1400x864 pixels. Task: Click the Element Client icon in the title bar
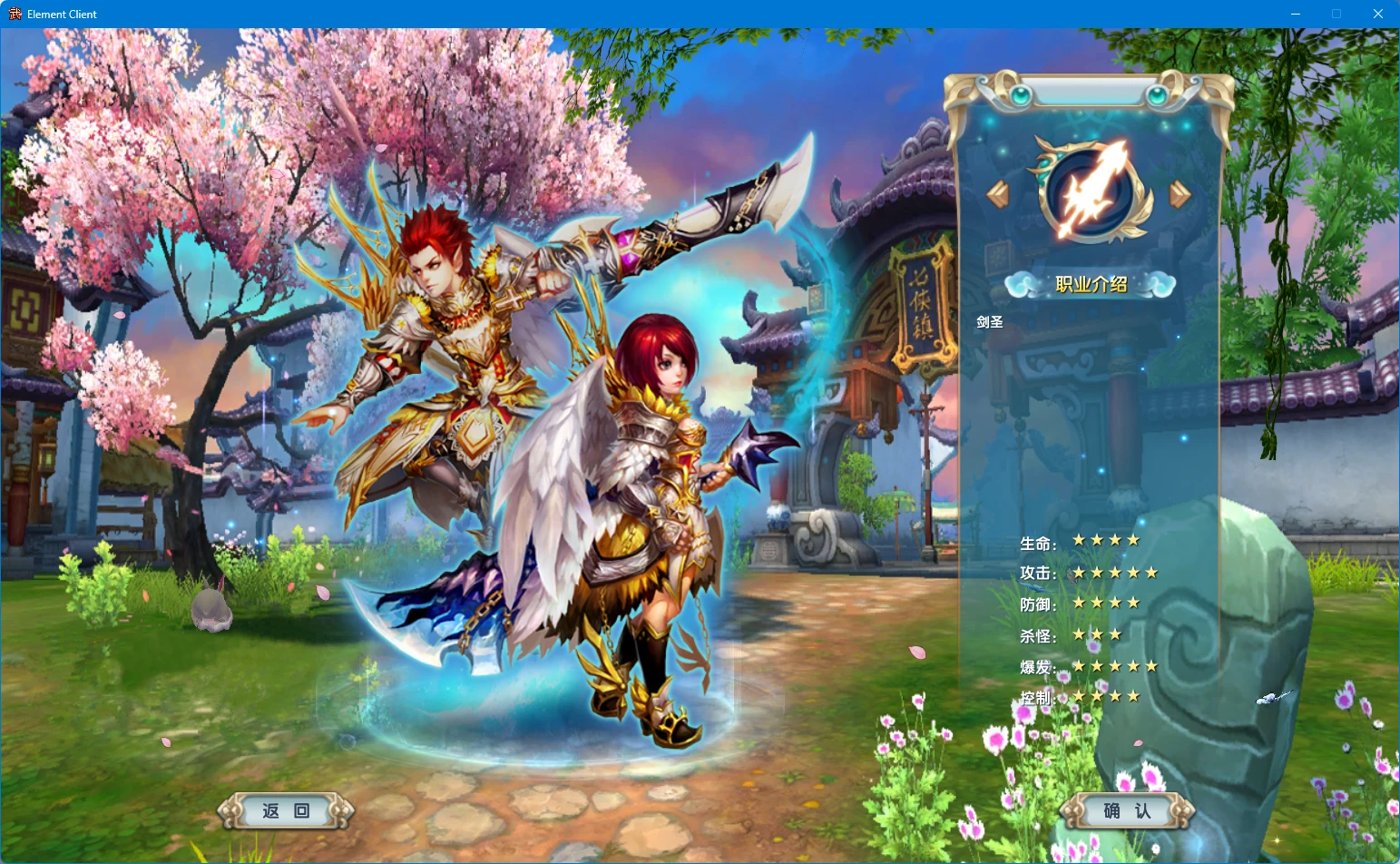tap(15, 14)
